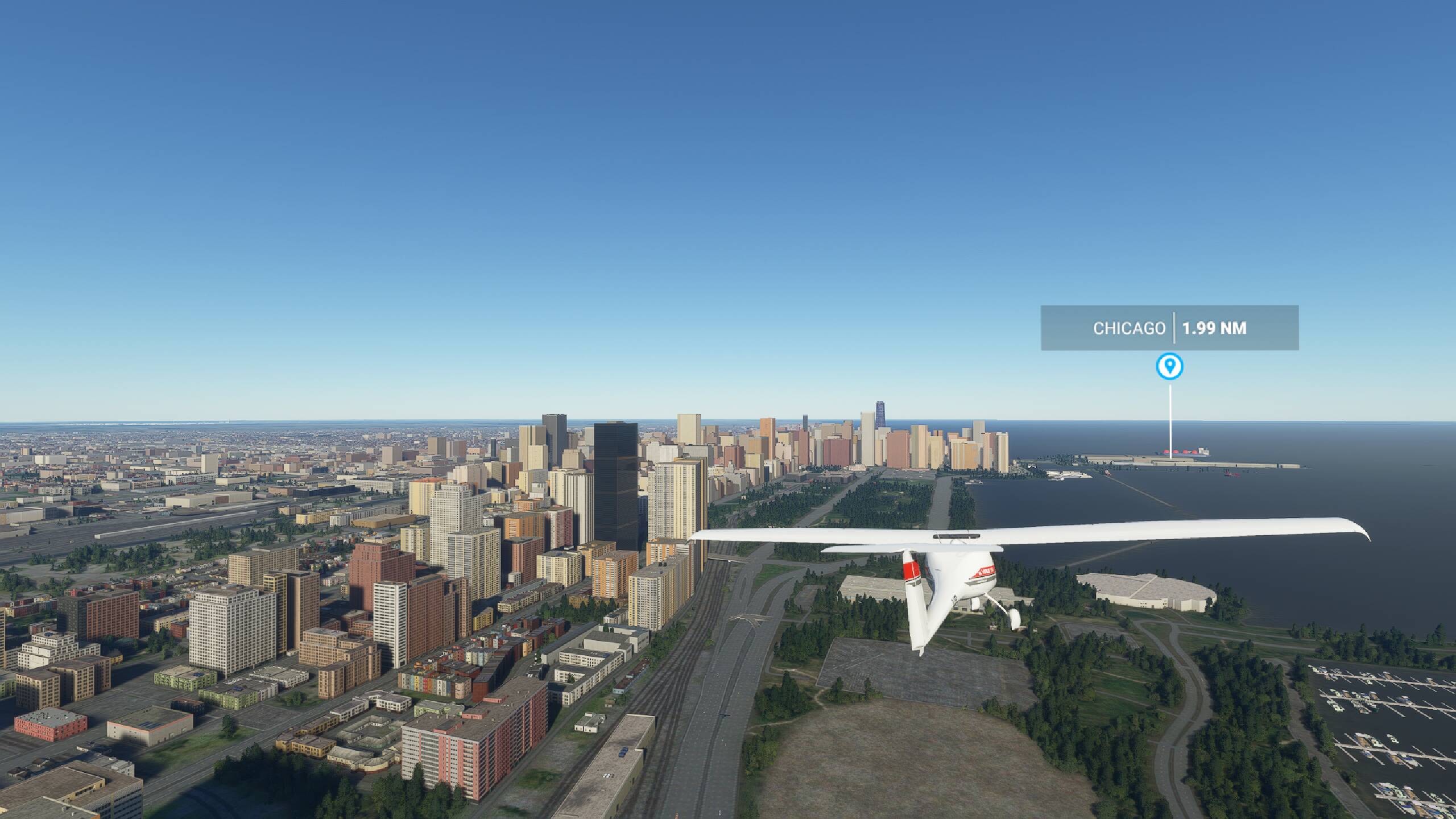Select the CHICAGO 1.99 NM label

click(x=1169, y=328)
